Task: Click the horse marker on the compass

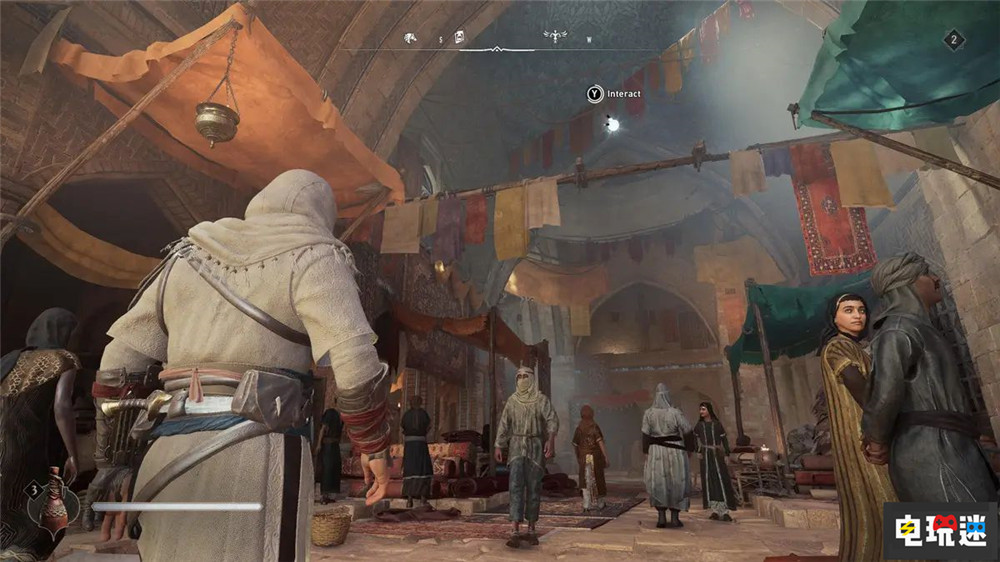Action: pyautogui.click(x=410, y=38)
